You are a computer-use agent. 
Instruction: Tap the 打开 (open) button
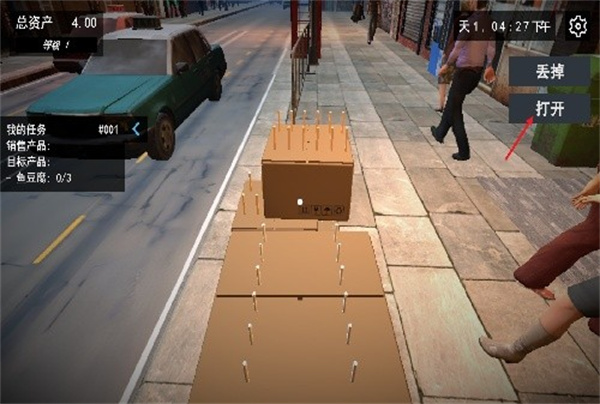[x=546, y=107]
